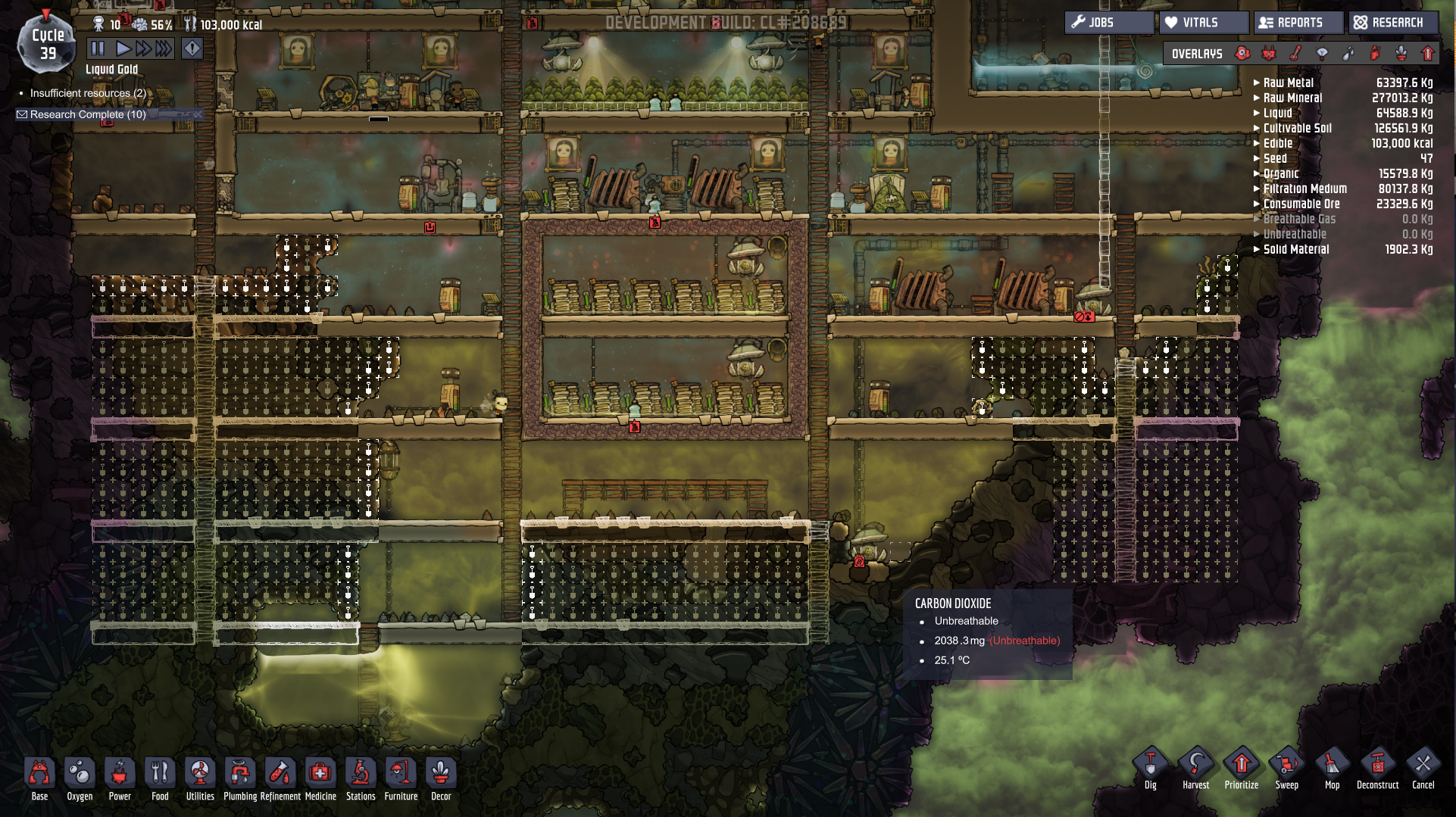Open the Jobs panel
This screenshot has width=1456, height=817.
pos(1108,23)
